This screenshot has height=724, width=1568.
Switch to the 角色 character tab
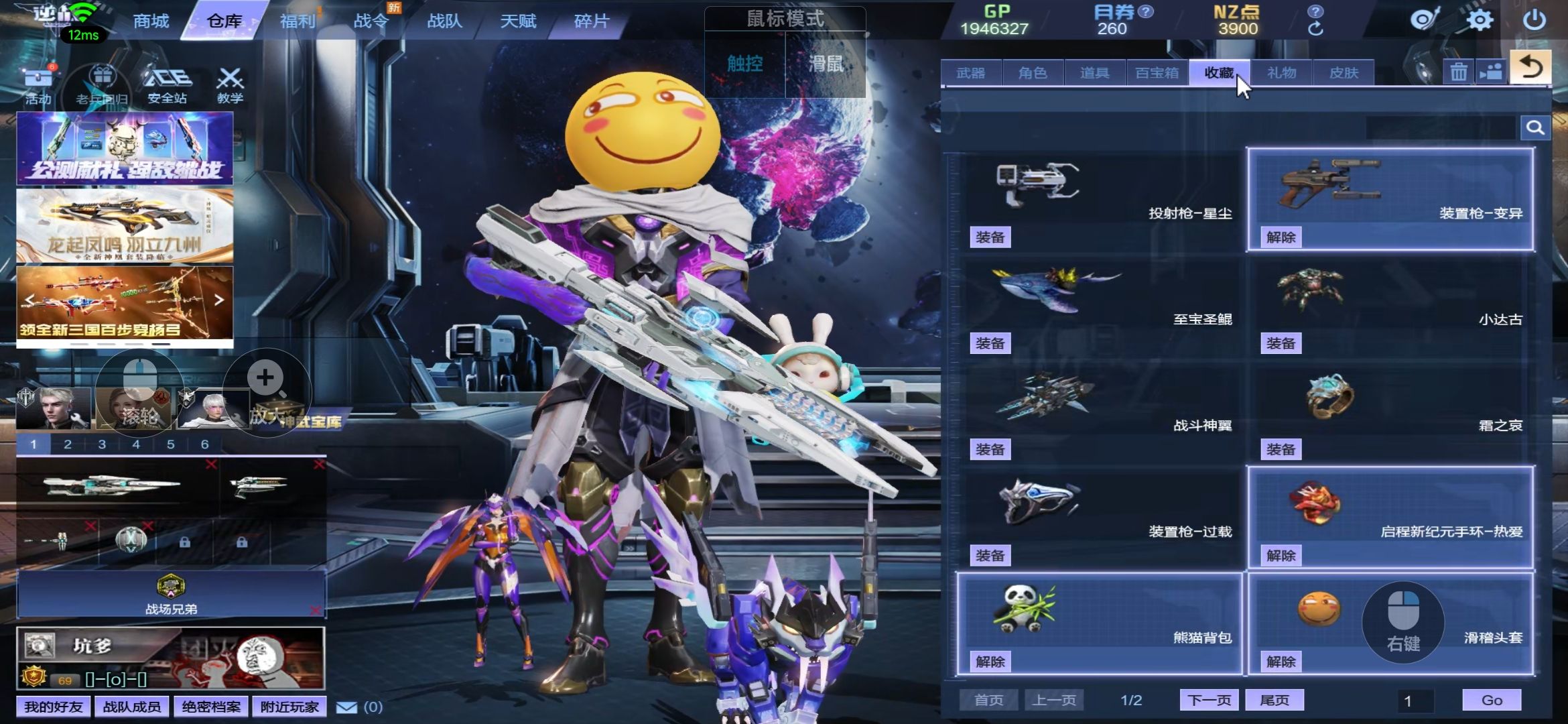[1033, 73]
